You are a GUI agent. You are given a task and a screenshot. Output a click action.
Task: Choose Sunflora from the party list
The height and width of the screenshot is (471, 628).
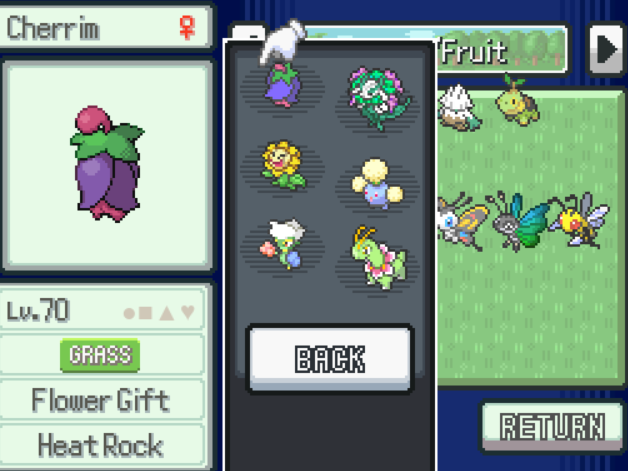click(x=283, y=164)
